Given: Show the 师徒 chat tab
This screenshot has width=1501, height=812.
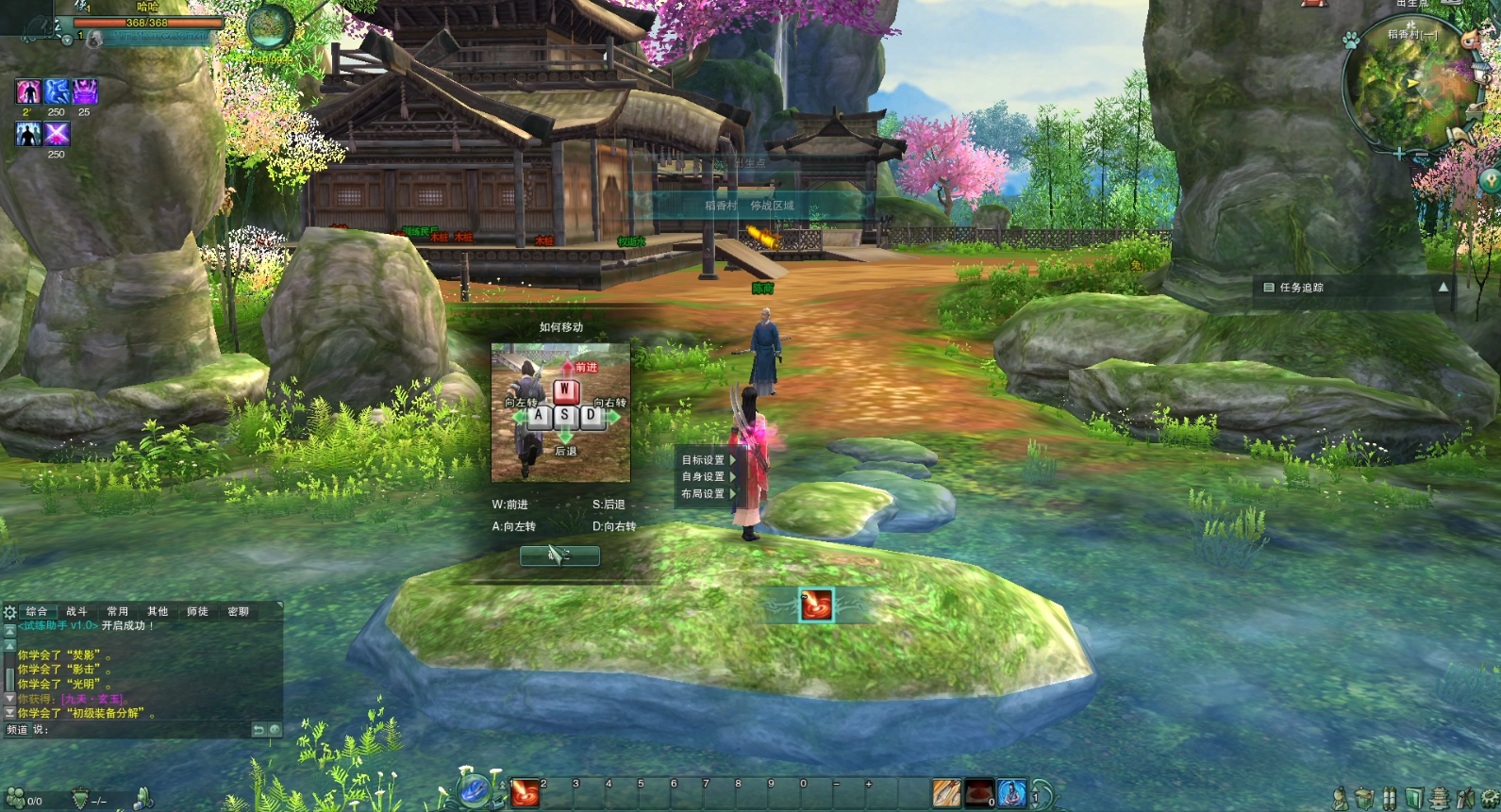Looking at the screenshot, I should point(197,611).
